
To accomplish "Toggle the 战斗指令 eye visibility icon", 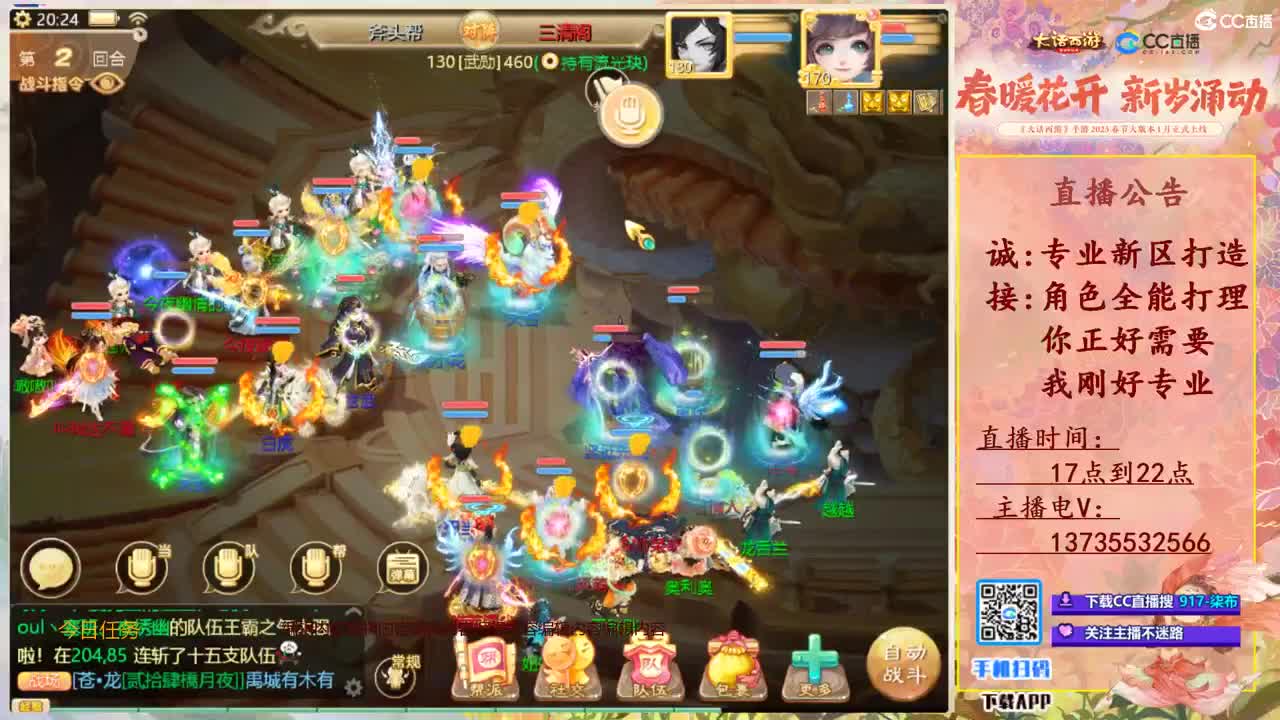I will 107,83.
